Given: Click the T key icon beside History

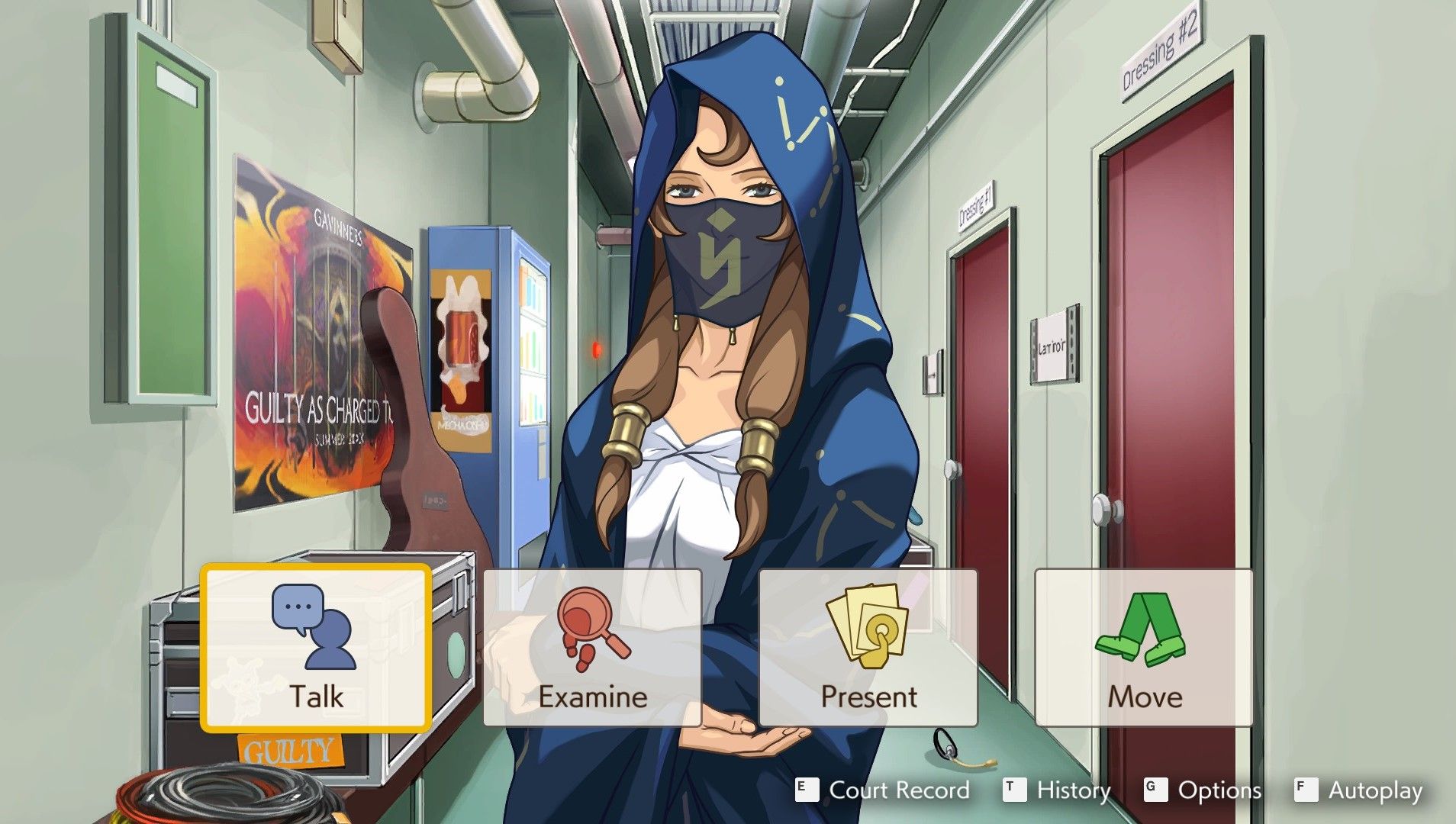Looking at the screenshot, I should 1015,790.
